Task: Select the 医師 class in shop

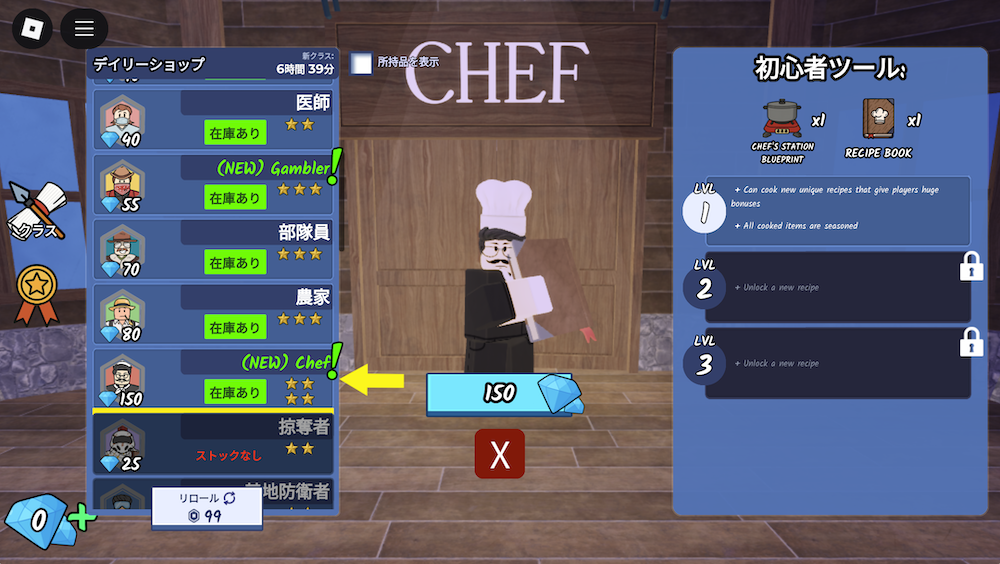Action: pyautogui.click(x=215, y=120)
